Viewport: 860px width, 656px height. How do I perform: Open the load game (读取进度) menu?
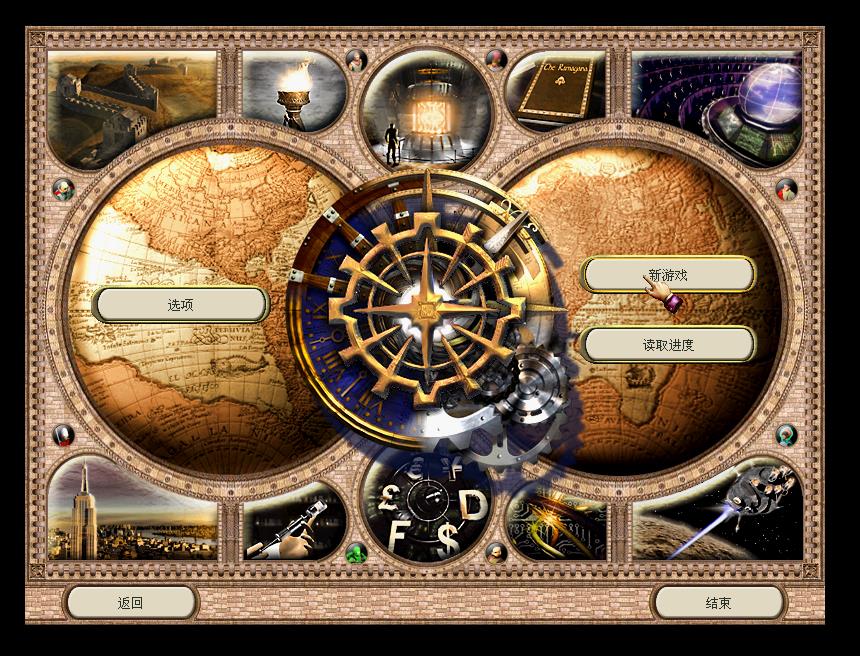pos(668,345)
